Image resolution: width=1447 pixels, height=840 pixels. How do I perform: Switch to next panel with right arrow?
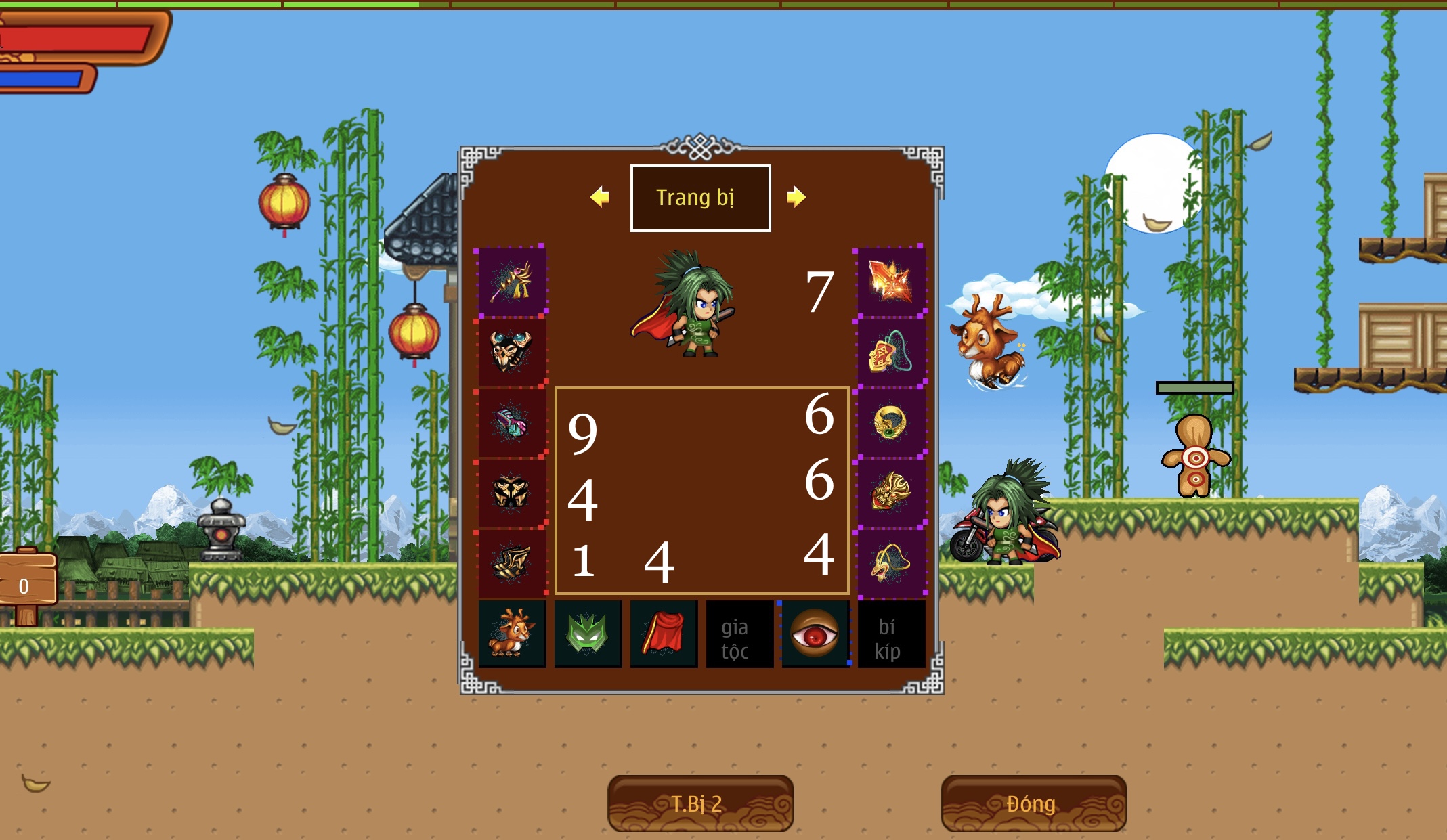(x=796, y=197)
